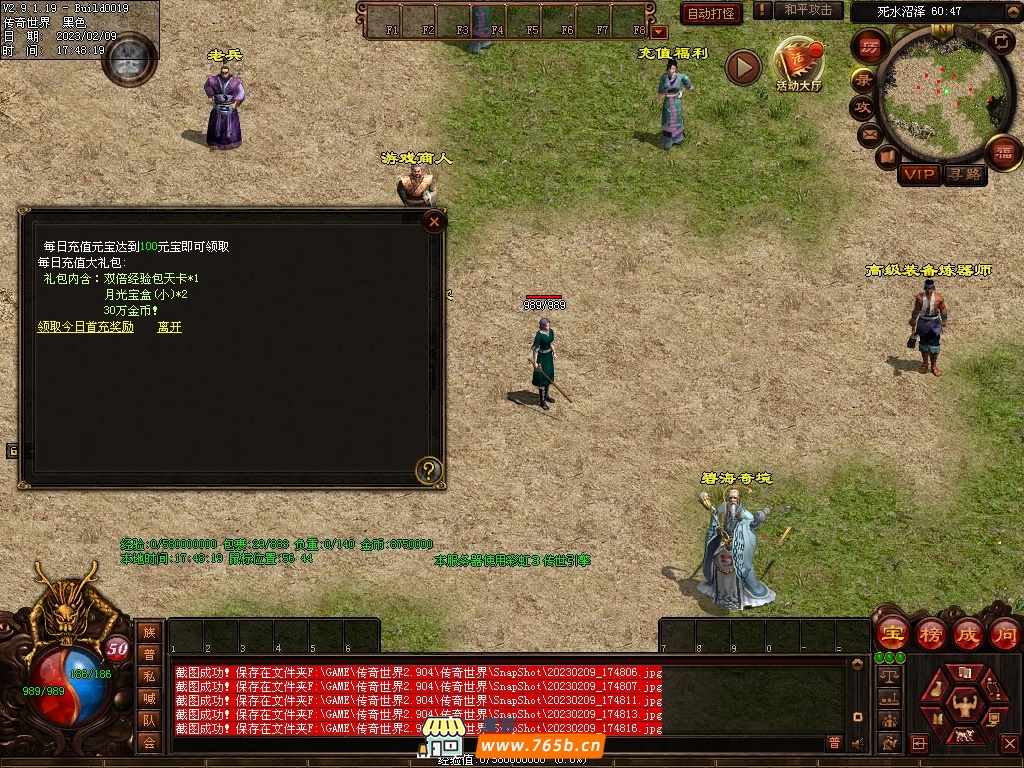Open the mail envelope icon
This screenshot has width=1024, height=768.
pos(868,133)
